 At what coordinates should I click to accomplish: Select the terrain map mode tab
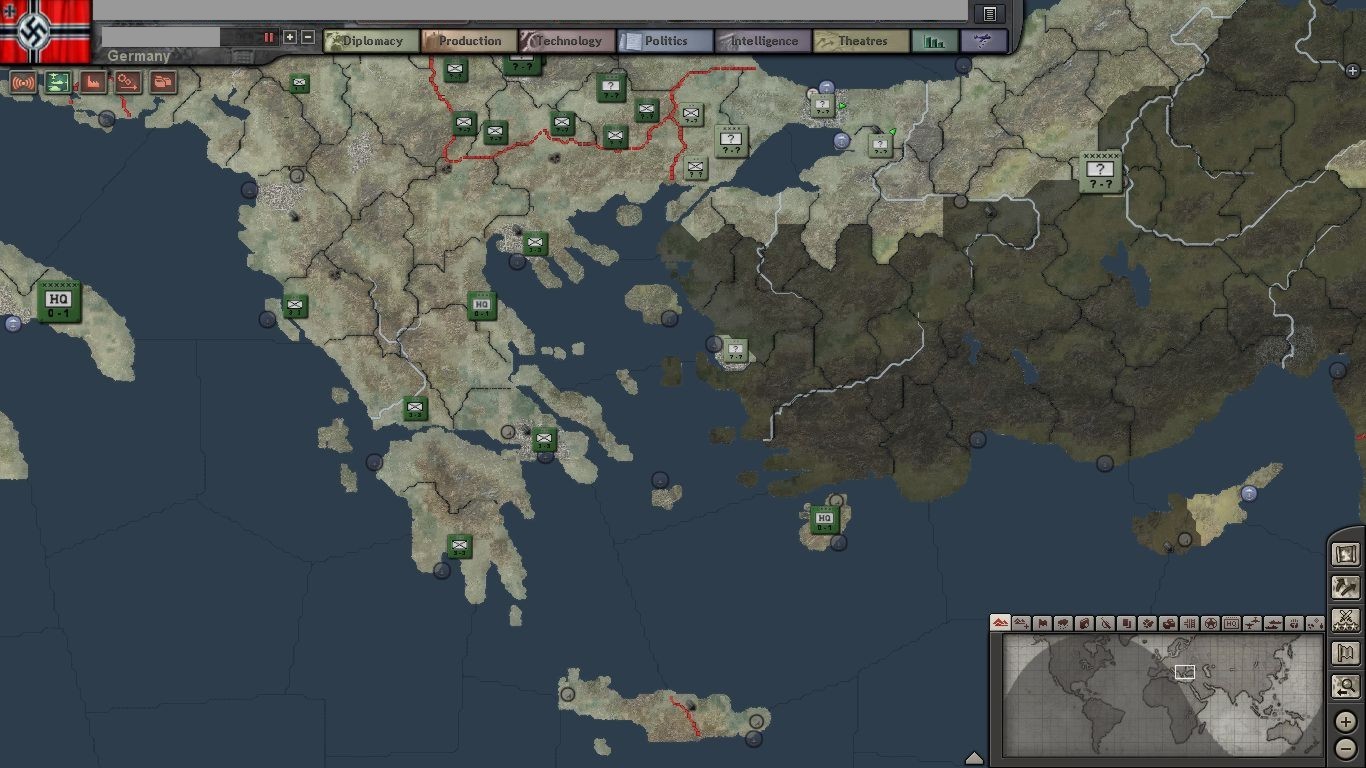click(1000, 623)
